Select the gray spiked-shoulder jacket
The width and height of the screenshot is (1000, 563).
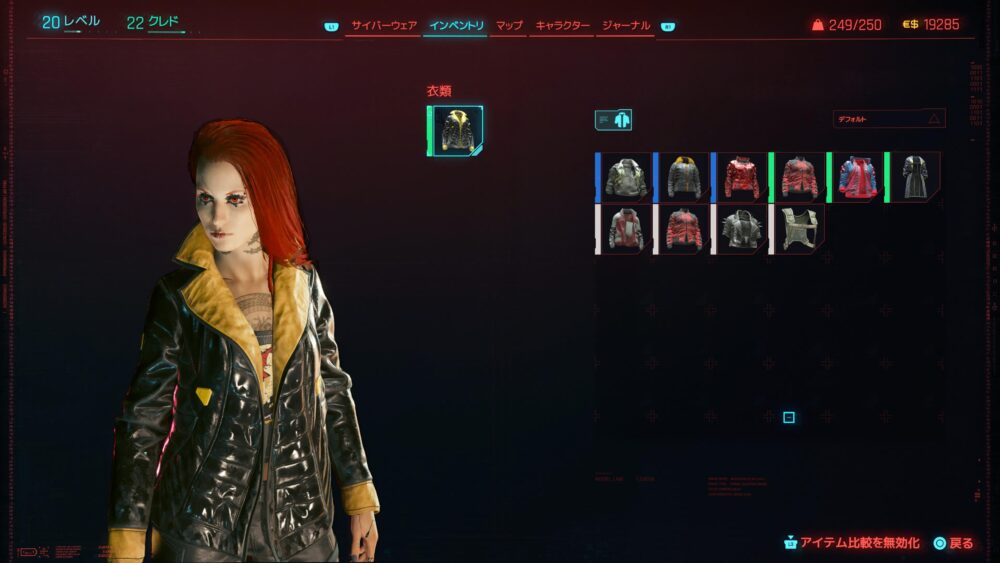point(743,229)
